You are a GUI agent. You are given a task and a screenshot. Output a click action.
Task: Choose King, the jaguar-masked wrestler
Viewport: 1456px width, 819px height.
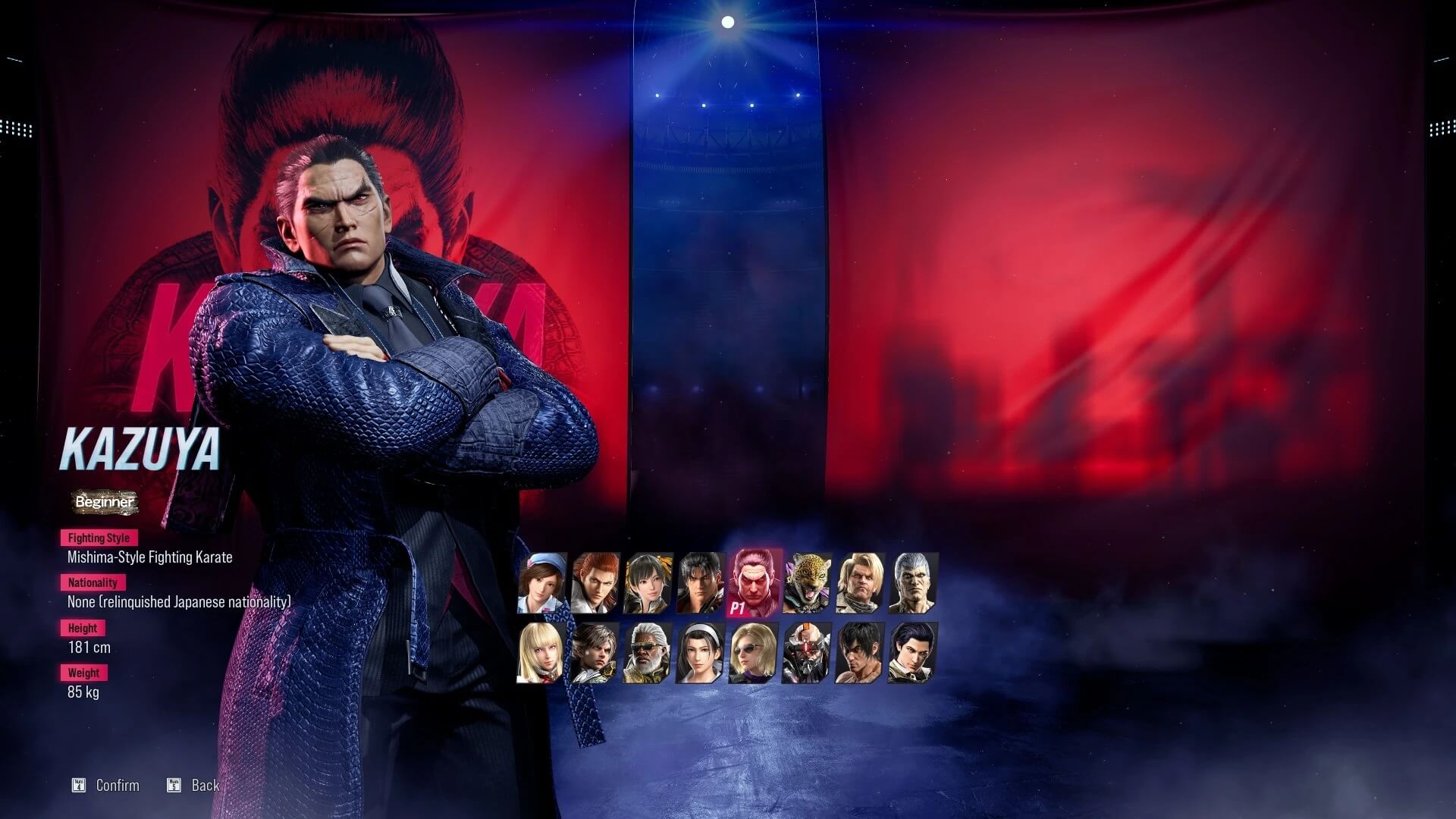[x=807, y=582]
